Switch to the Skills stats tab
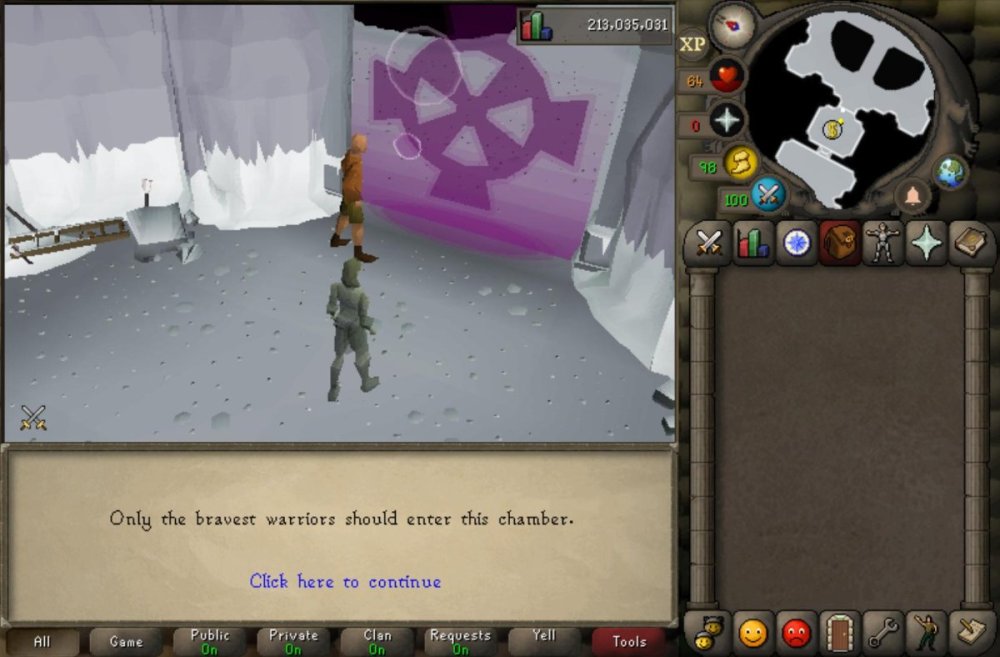Image resolution: width=1000 pixels, height=657 pixels. (x=753, y=243)
